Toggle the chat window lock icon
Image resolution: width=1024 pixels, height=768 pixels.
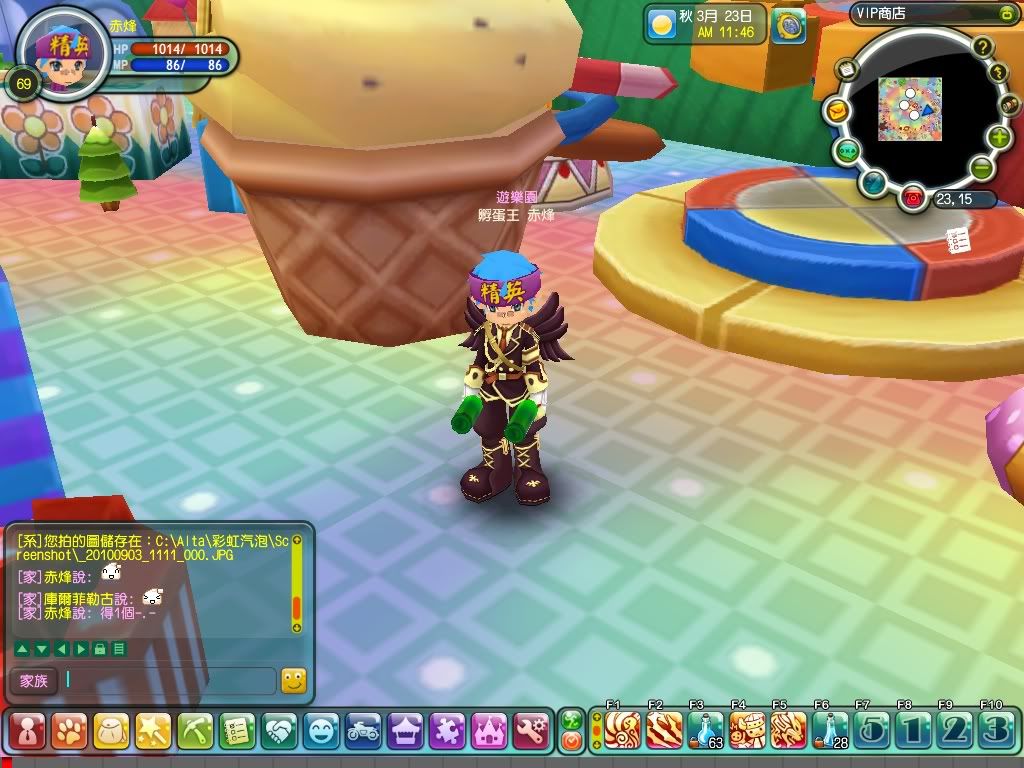[100, 649]
